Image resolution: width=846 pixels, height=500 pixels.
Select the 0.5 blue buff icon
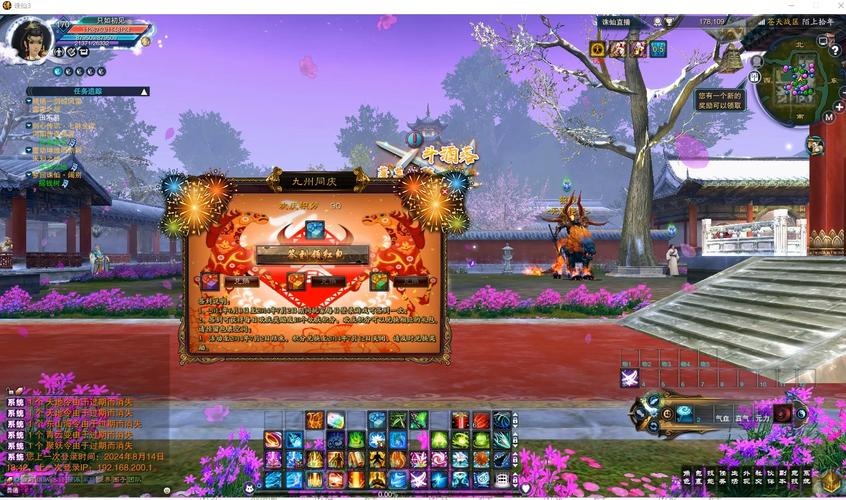(x=658, y=48)
